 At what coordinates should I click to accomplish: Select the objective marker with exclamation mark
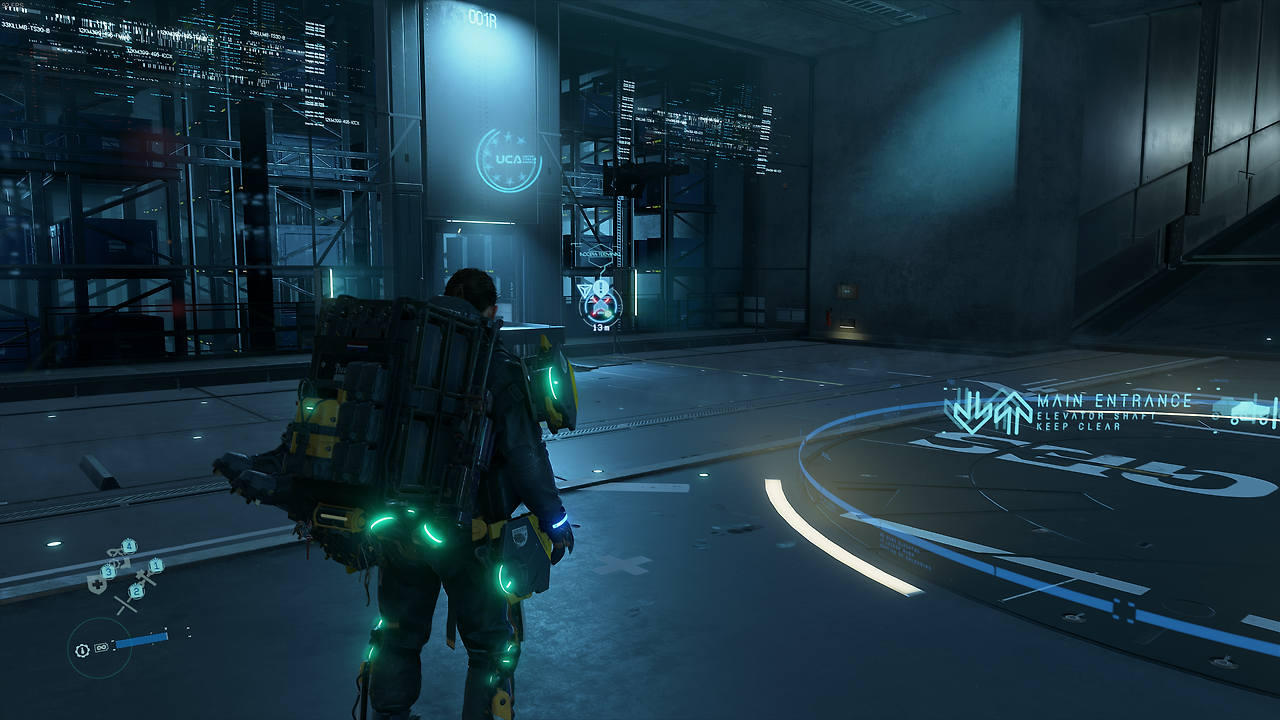pos(600,288)
